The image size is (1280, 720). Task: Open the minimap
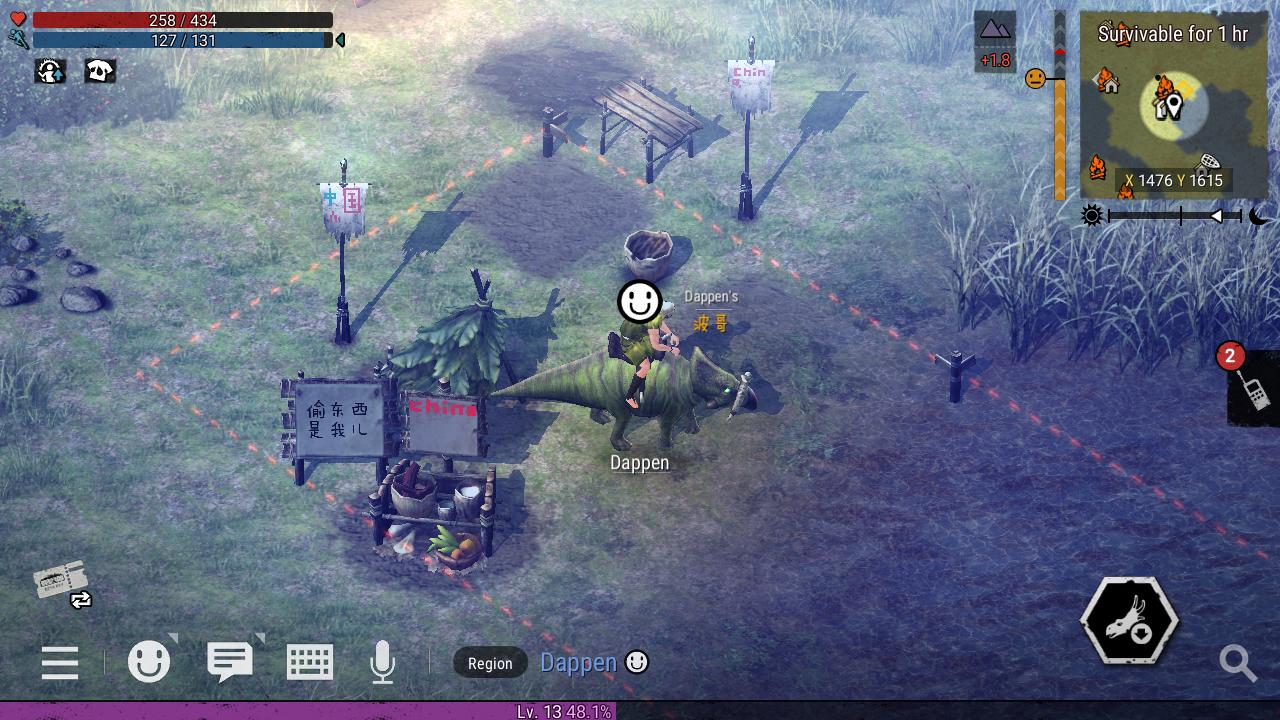coord(1171,104)
